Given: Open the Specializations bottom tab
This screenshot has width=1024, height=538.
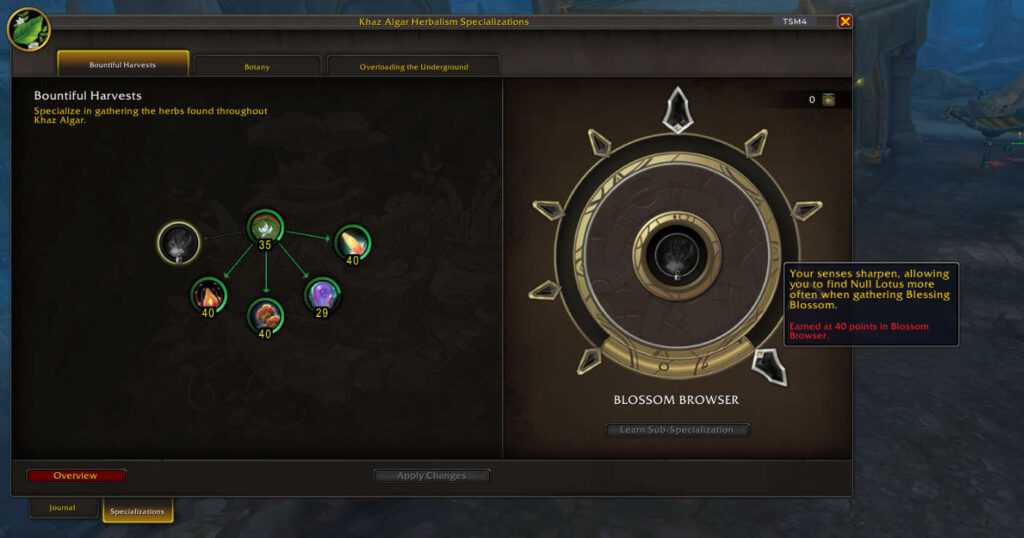Looking at the screenshot, I should point(137,511).
